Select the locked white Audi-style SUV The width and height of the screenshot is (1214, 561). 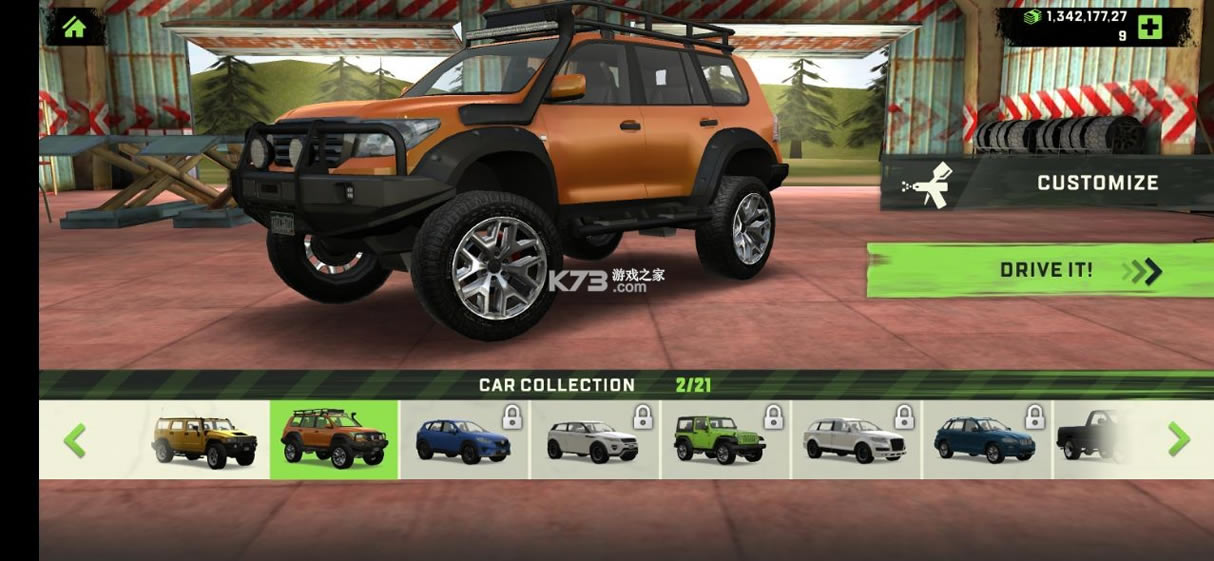[x=856, y=440]
